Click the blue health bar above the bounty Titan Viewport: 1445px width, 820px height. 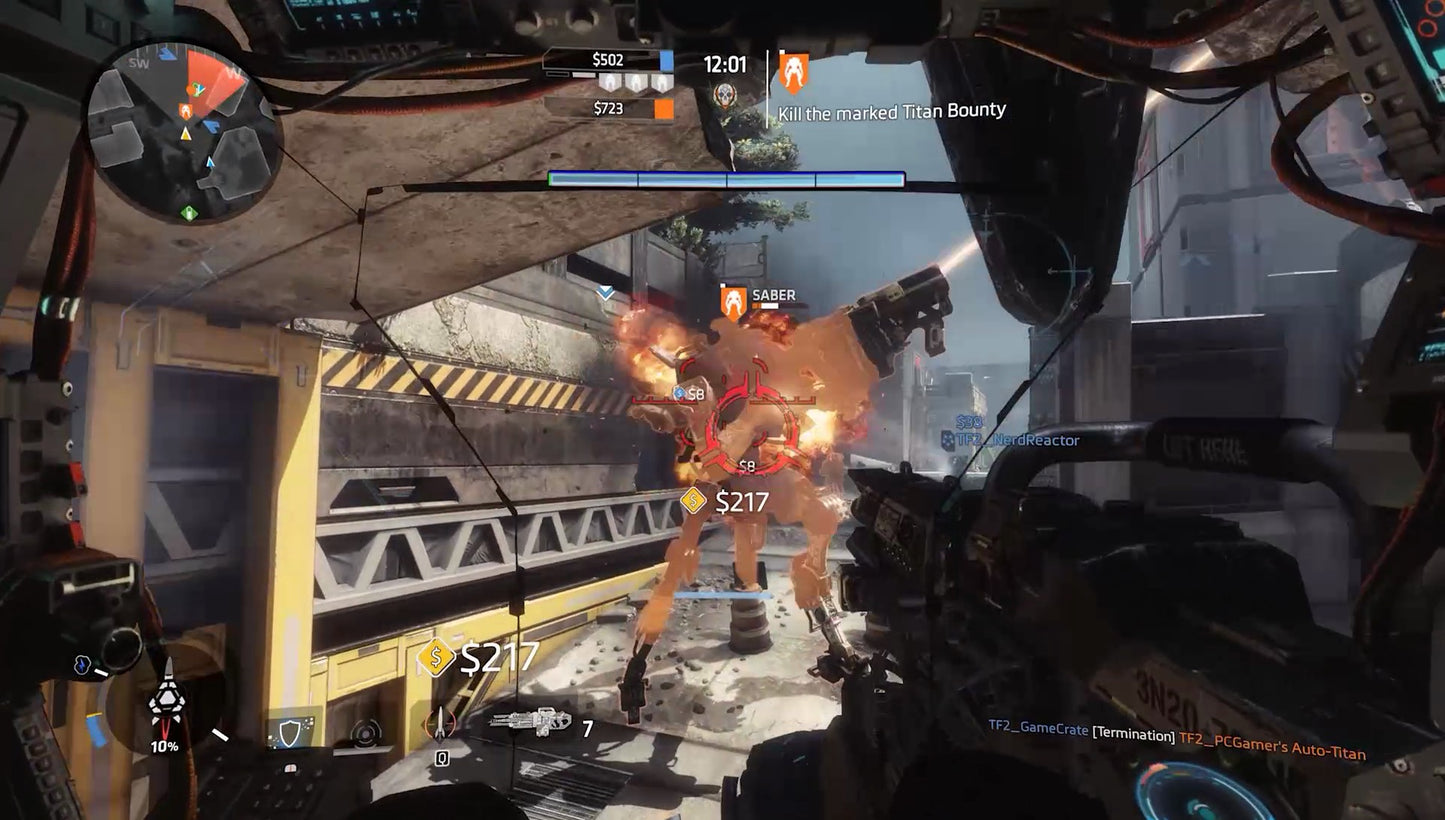[x=725, y=178]
